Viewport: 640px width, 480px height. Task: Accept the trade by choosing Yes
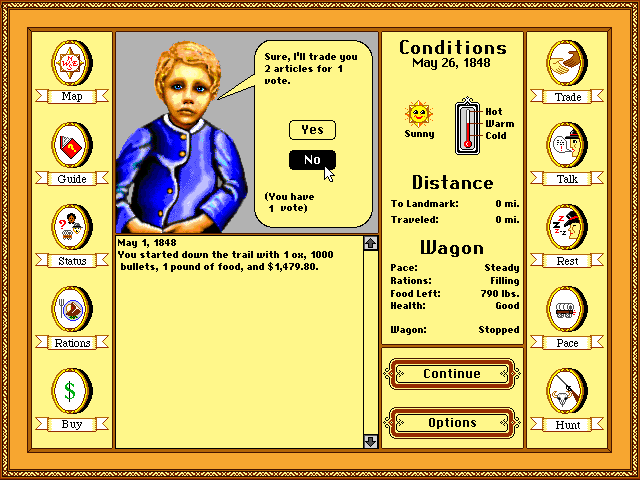click(312, 130)
